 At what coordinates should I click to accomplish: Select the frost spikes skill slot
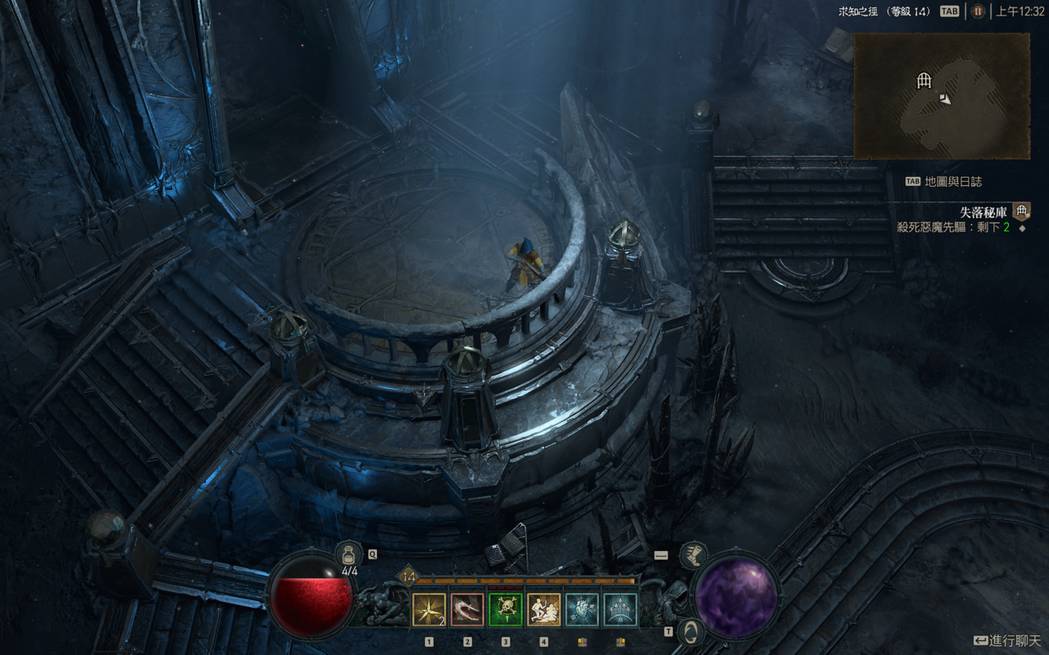620,609
